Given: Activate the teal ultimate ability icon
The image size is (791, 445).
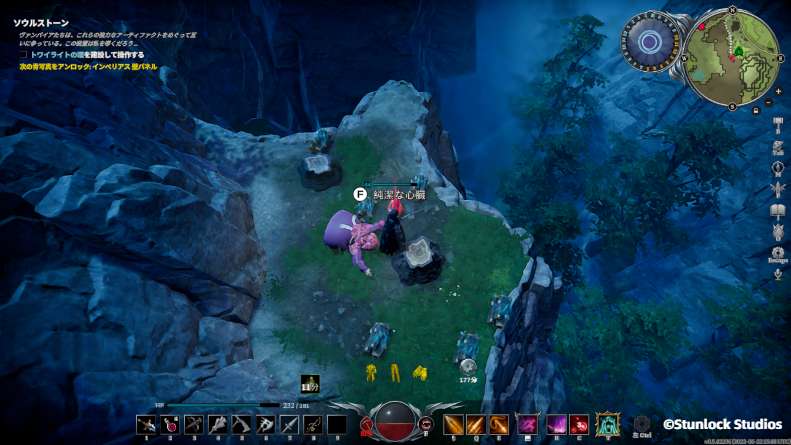Looking at the screenshot, I should [607, 424].
